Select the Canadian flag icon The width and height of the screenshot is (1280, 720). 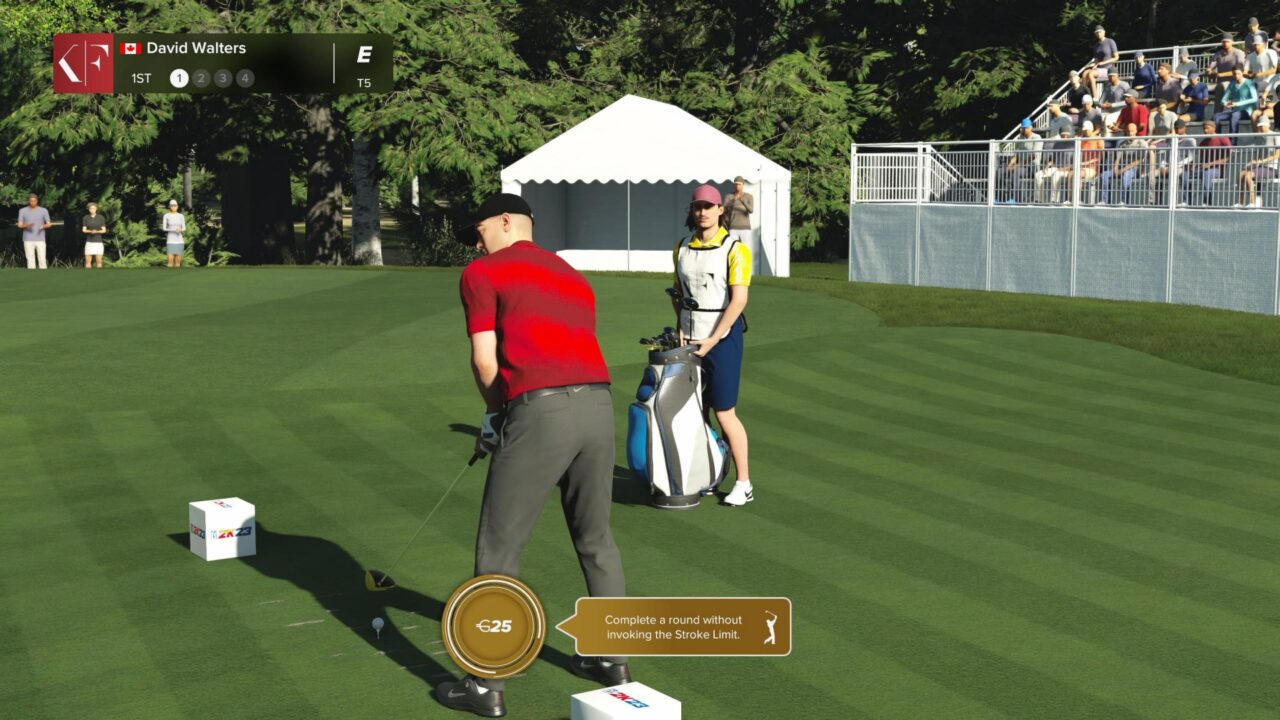pyautogui.click(x=131, y=46)
